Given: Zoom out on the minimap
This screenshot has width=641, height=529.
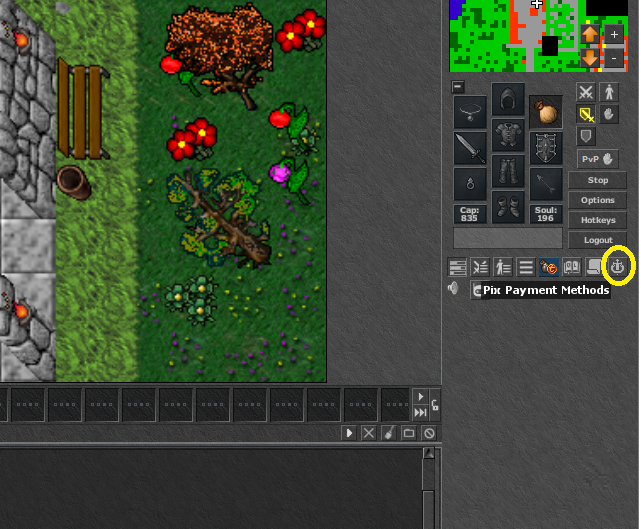Looking at the screenshot, I should click(x=614, y=58).
